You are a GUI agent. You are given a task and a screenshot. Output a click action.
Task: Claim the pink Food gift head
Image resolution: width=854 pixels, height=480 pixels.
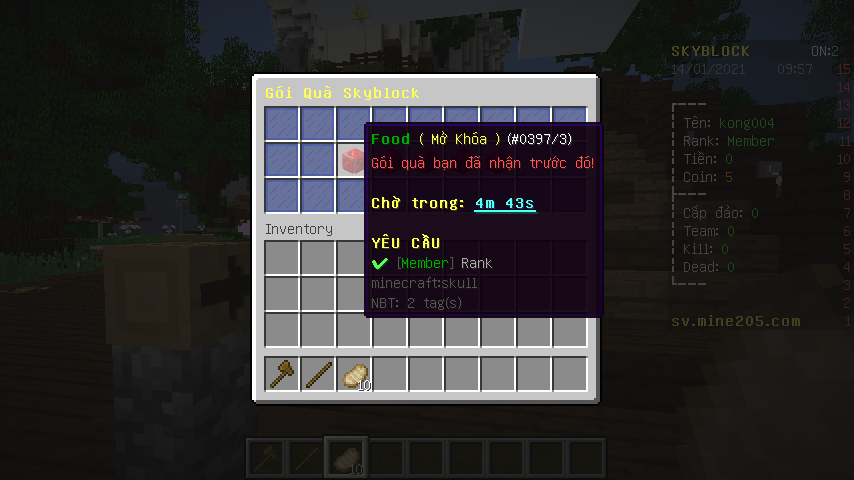[354, 159]
